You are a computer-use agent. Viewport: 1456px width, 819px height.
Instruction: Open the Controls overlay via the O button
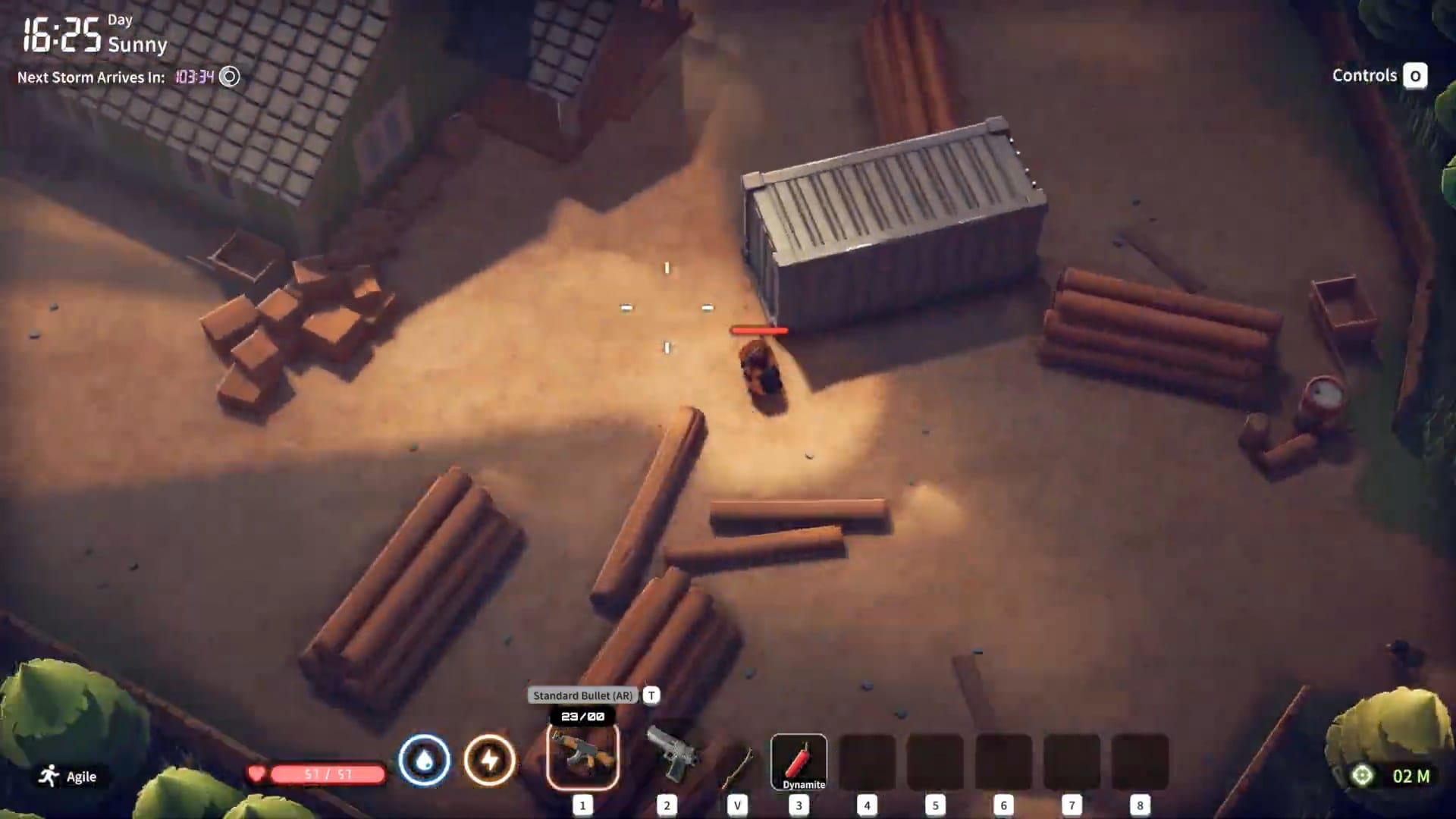coord(1414,76)
